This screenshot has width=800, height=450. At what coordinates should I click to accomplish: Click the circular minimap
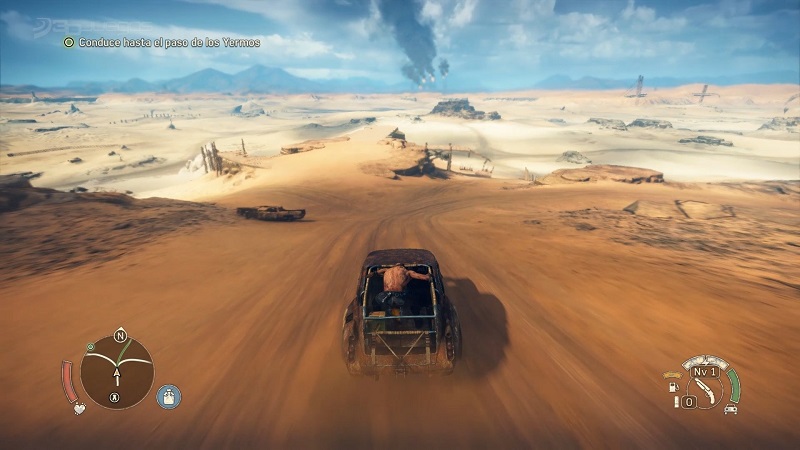(x=117, y=372)
